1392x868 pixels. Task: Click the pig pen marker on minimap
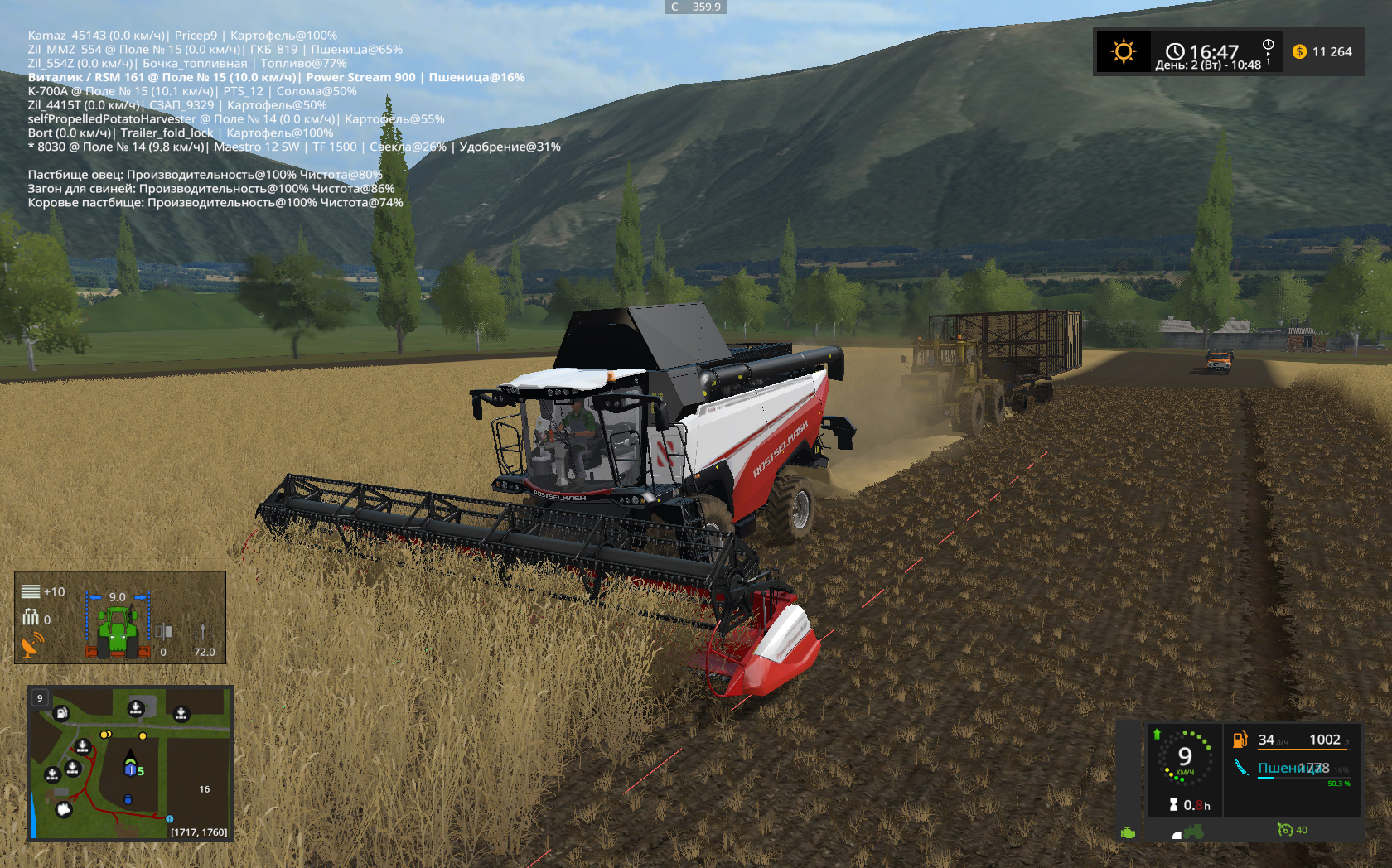tap(64, 809)
